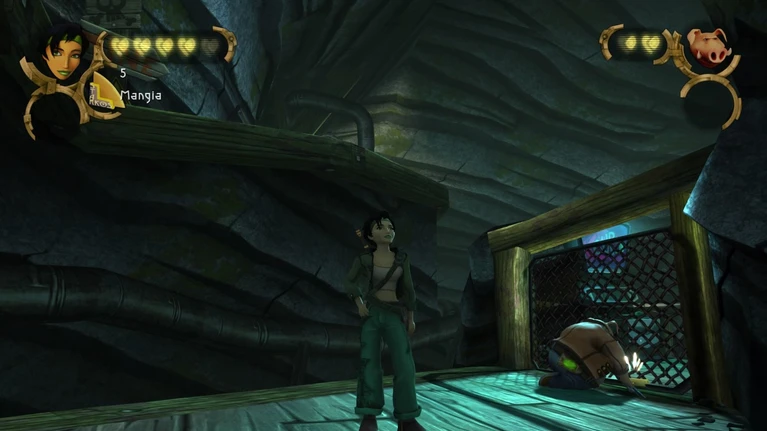Select Pey'j's pig companion portrait
This screenshot has height=431, width=767.
[x=708, y=47]
